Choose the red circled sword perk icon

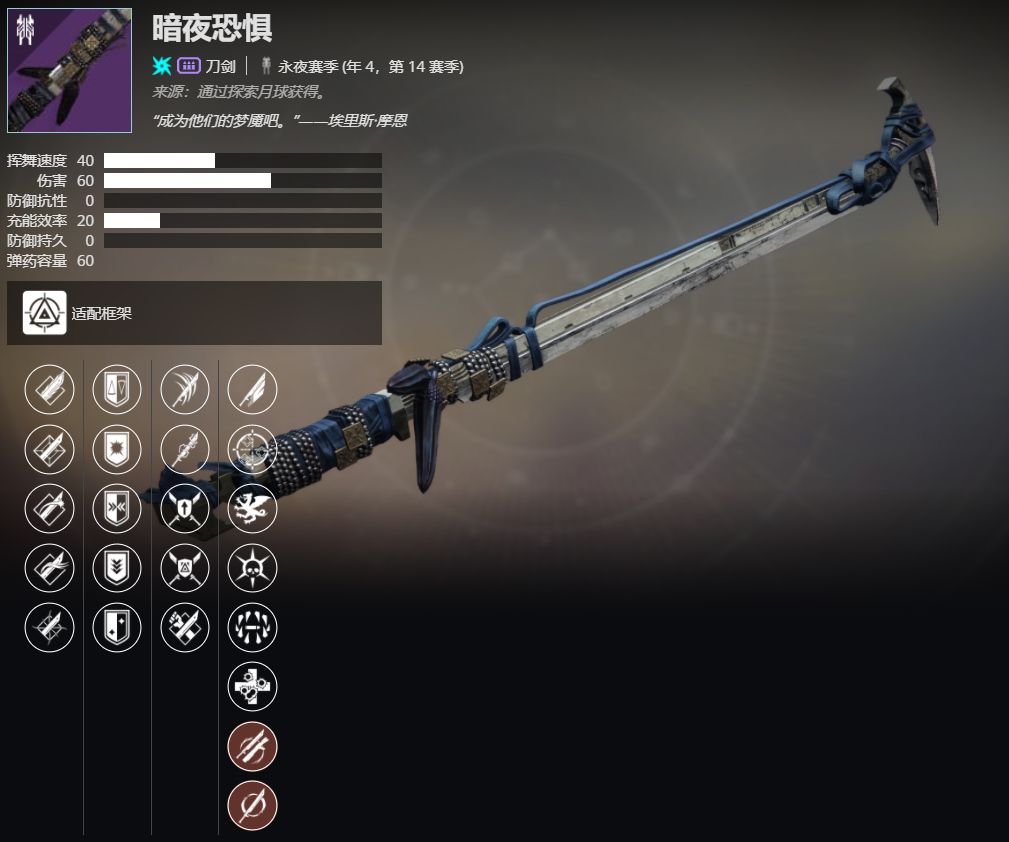[253, 805]
